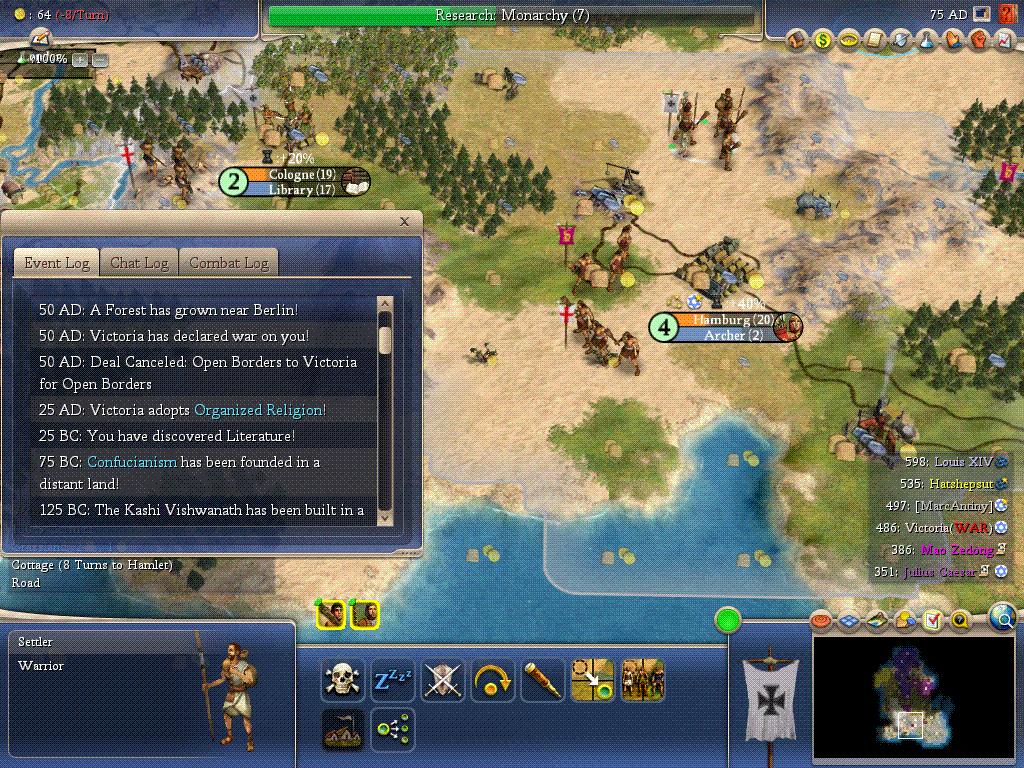Click the green end turn button
Screen dimensions: 1024x768
(x=727, y=620)
